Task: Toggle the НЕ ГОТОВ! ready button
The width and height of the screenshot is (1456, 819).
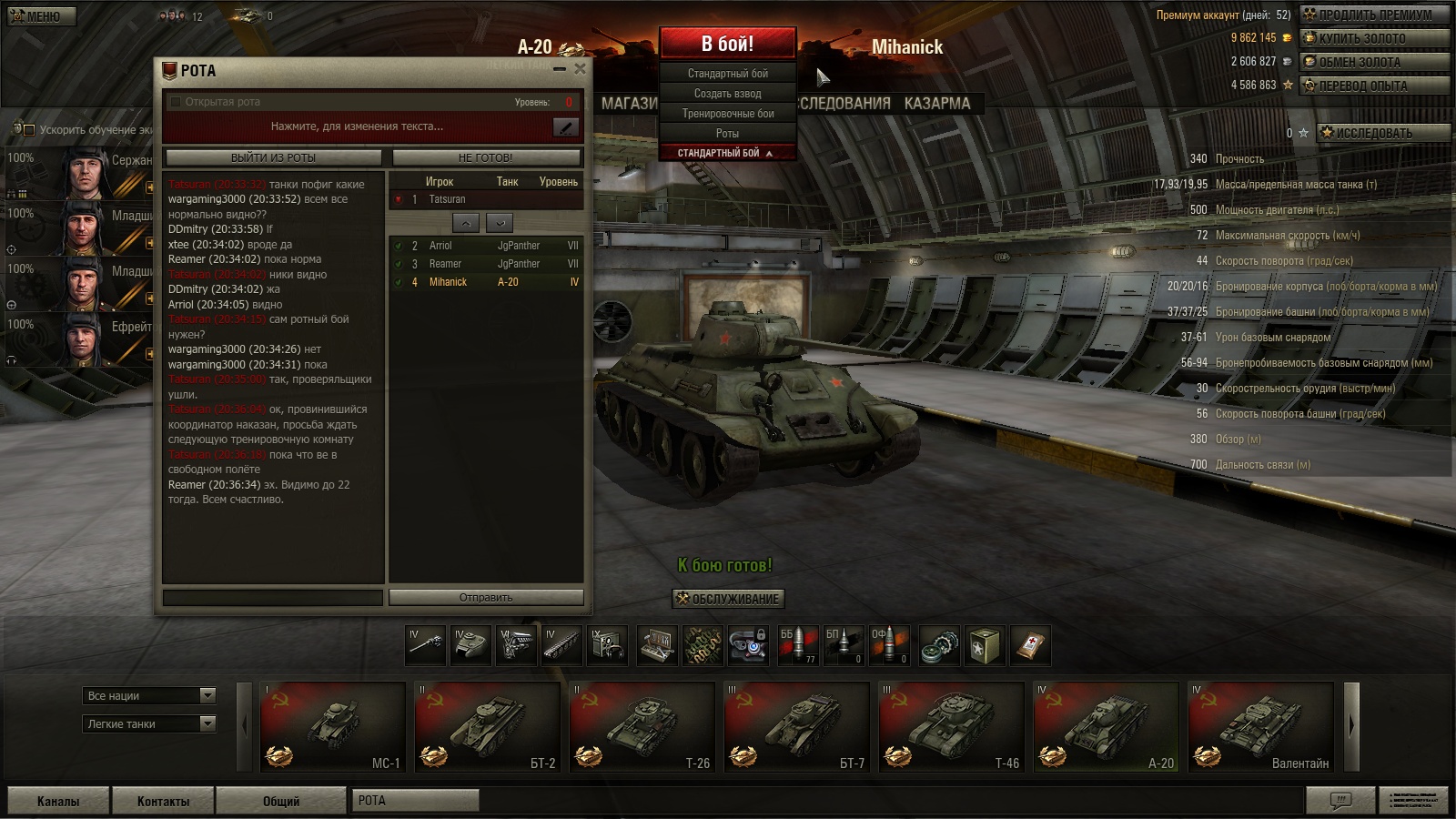Action: click(485, 157)
